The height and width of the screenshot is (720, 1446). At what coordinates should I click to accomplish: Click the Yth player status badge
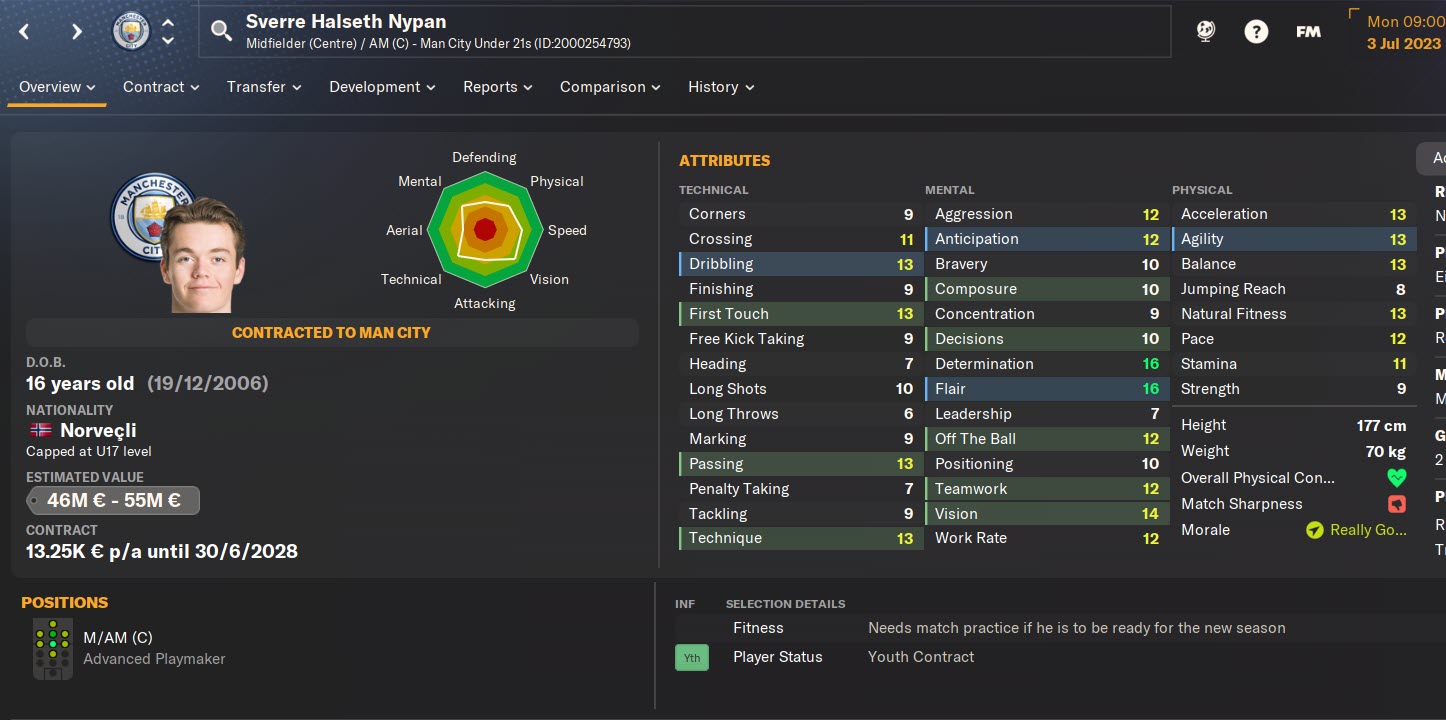pos(691,657)
